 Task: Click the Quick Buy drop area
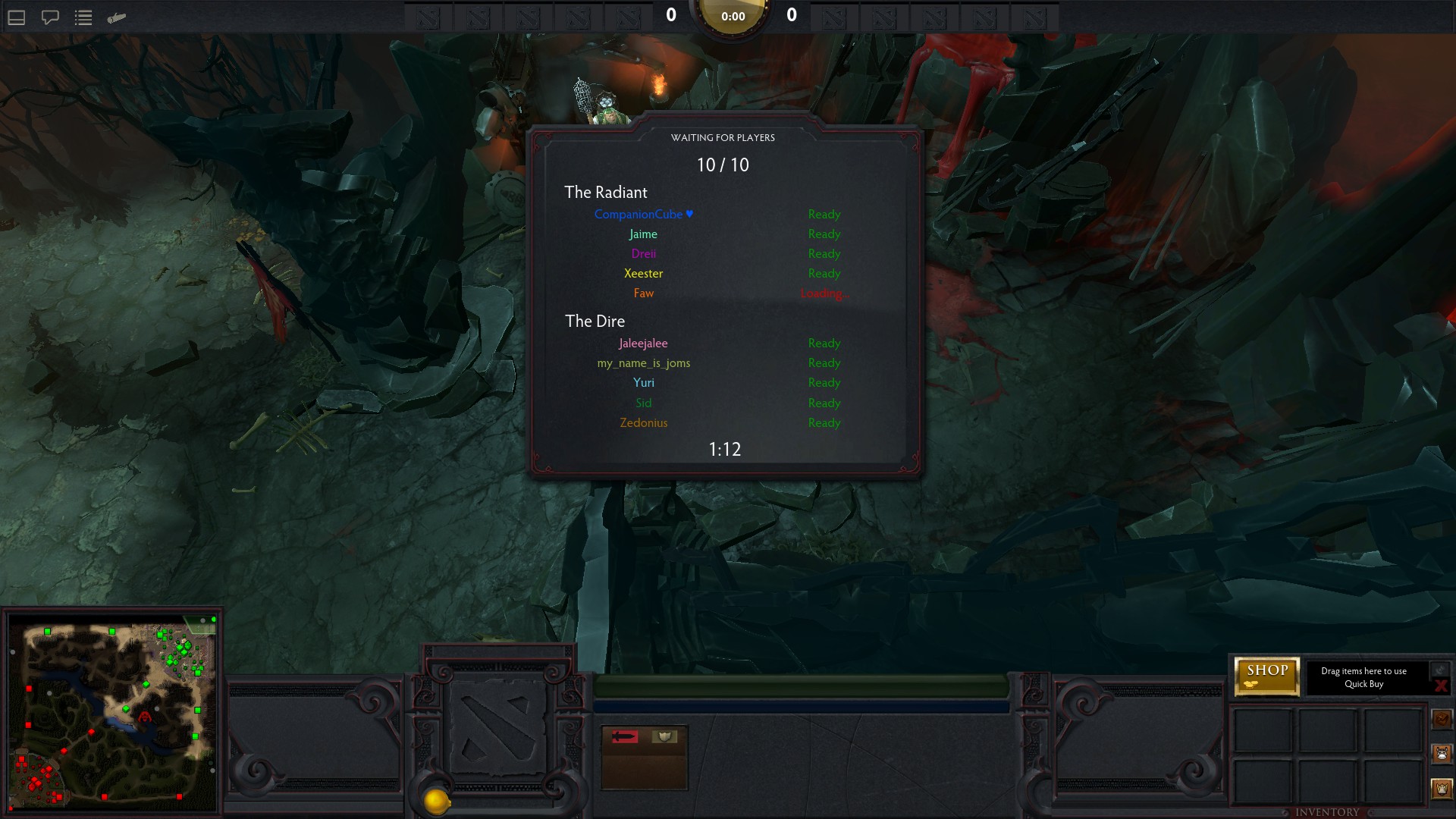(x=1363, y=677)
